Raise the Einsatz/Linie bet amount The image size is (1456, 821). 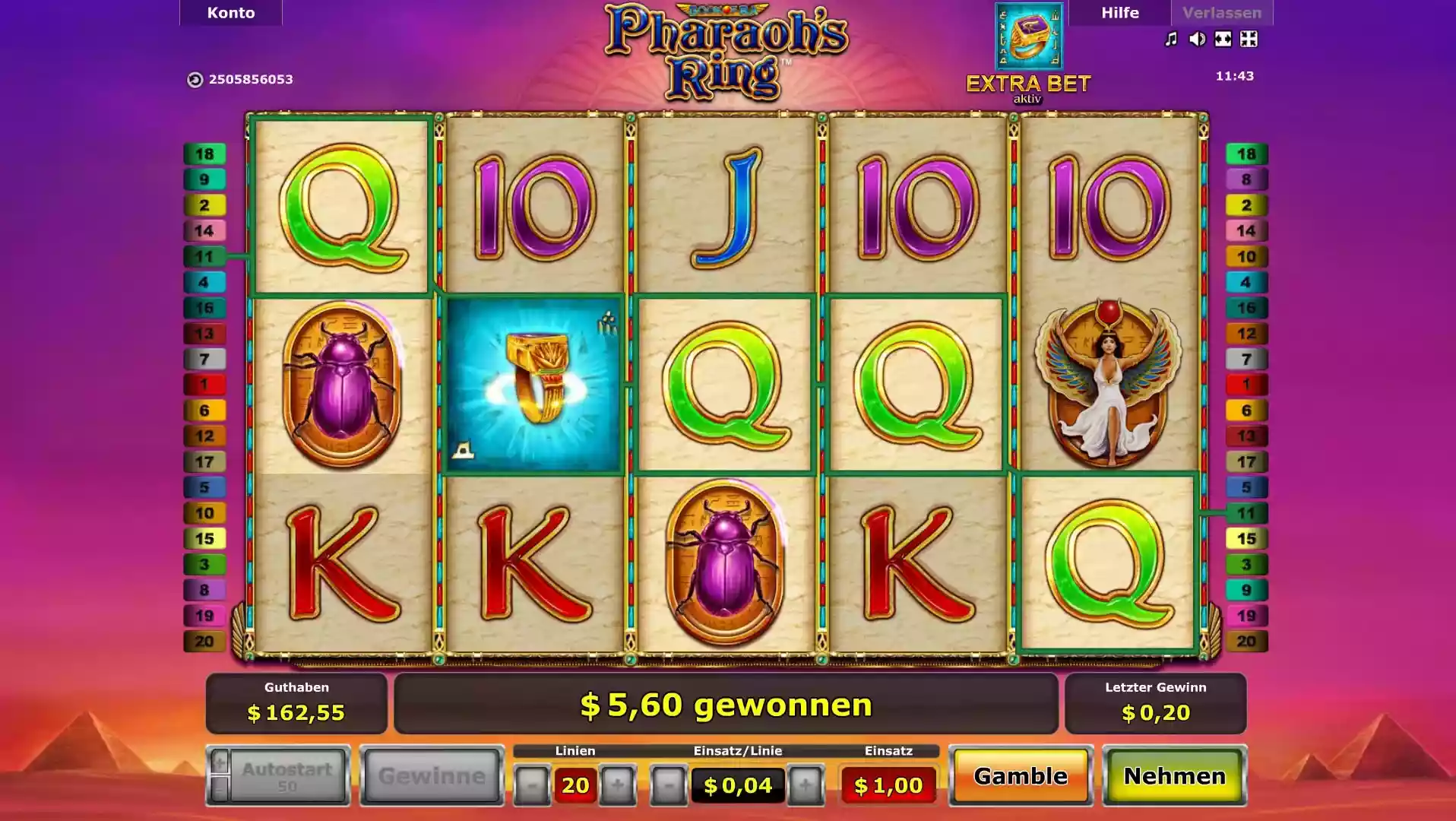(805, 785)
